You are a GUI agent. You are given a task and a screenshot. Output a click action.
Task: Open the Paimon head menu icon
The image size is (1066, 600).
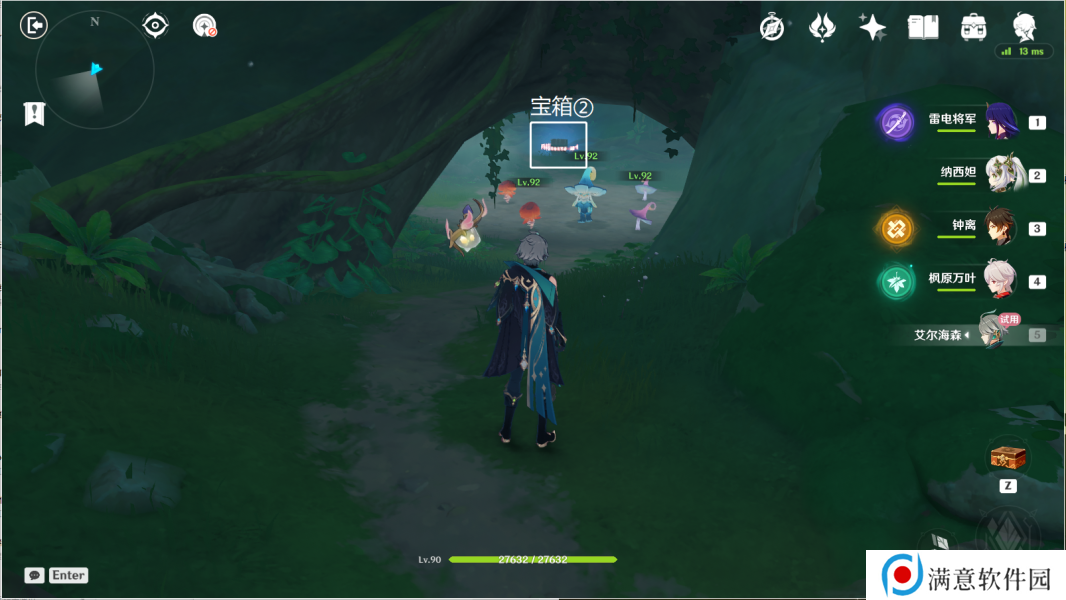pyautogui.click(x=1024, y=27)
